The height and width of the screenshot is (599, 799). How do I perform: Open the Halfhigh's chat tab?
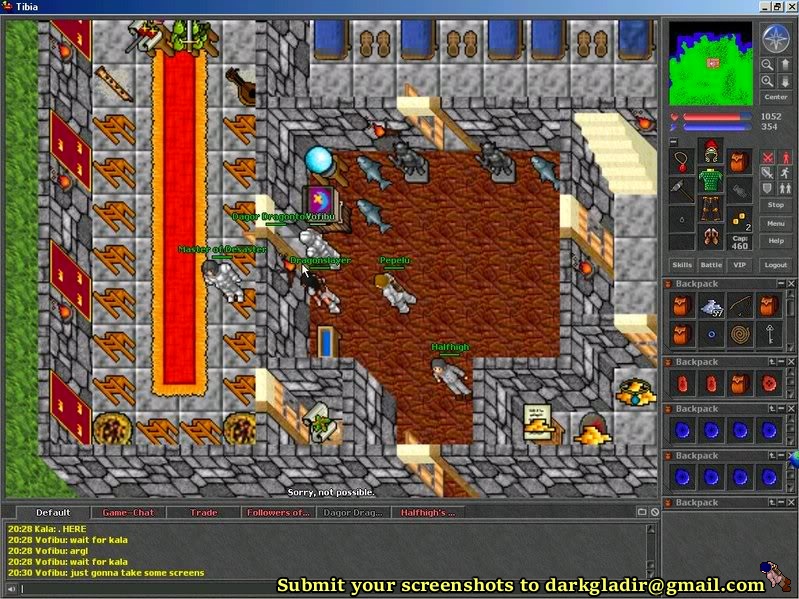(x=428, y=512)
